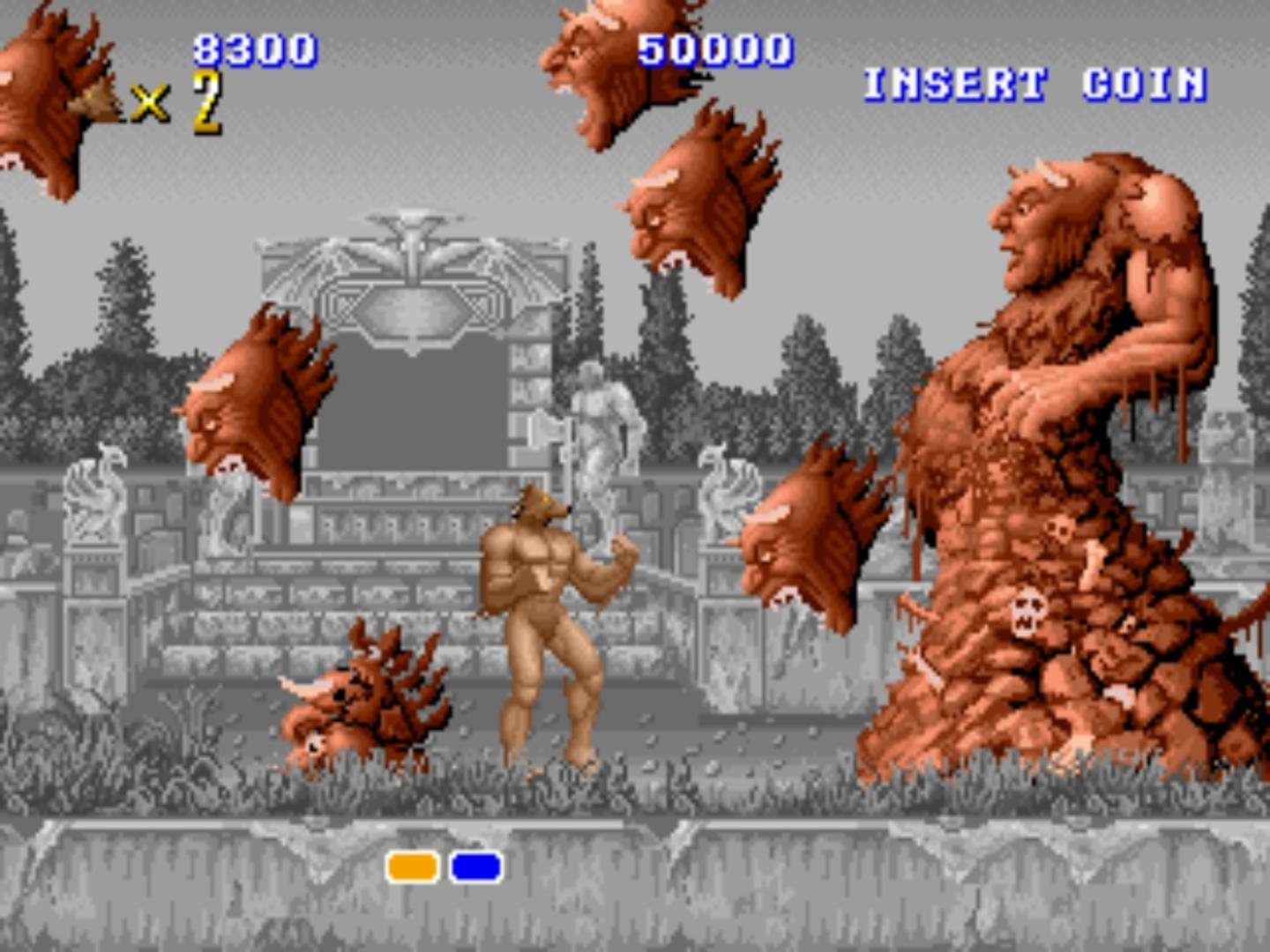1270x952 pixels.
Task: Click the orange indicator at the bottom
Action: coord(412,868)
